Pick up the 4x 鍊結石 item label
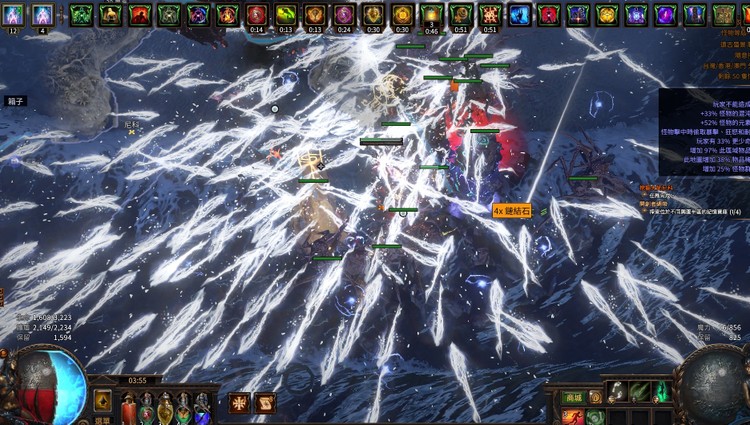This screenshot has width=750, height=425. coord(513,211)
